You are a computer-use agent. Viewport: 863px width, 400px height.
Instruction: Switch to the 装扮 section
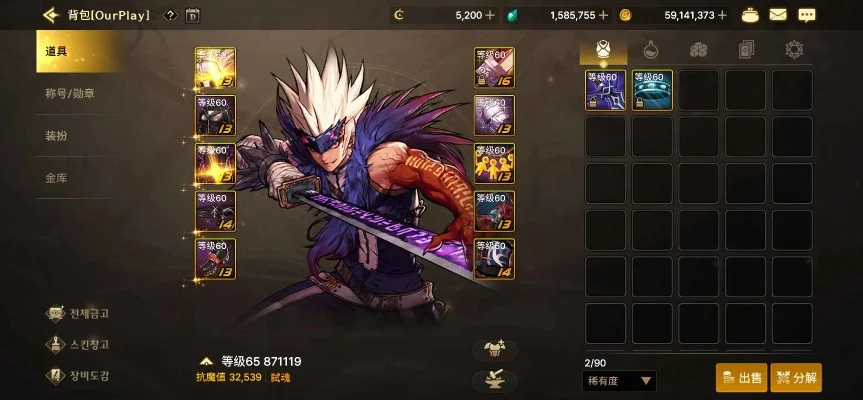(x=57, y=136)
